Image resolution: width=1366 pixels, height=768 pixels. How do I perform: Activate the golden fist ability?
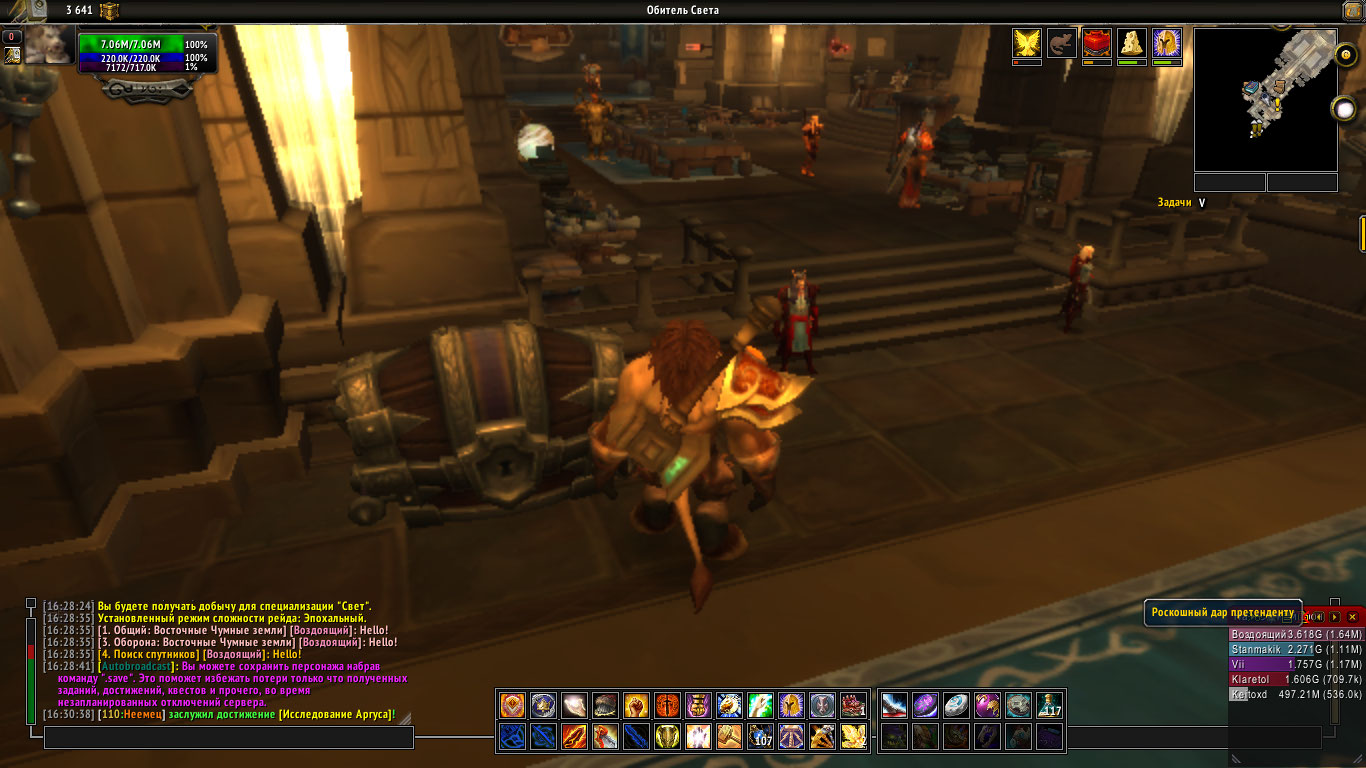(636, 706)
